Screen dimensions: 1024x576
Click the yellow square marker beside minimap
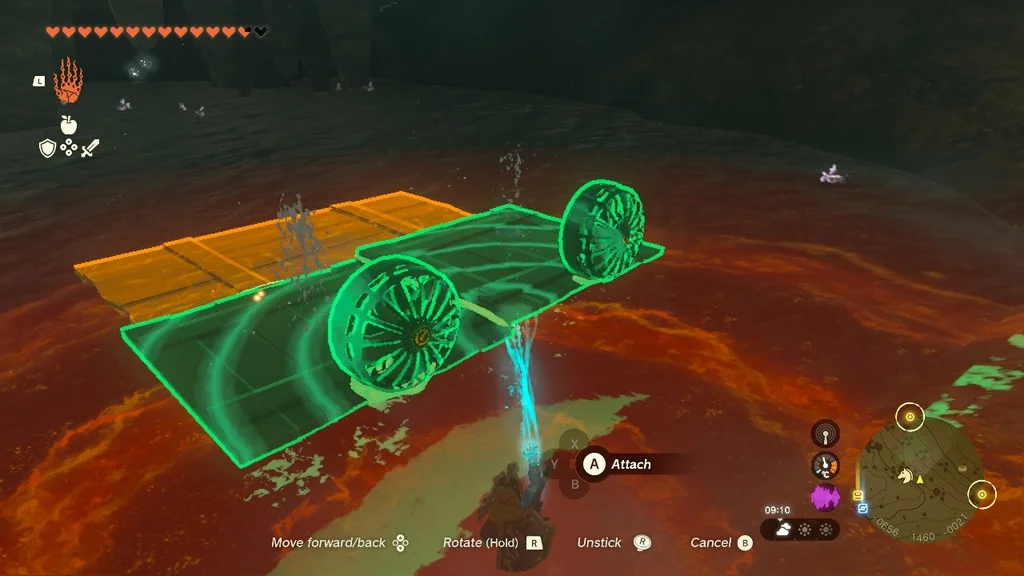pyautogui.click(x=857, y=495)
